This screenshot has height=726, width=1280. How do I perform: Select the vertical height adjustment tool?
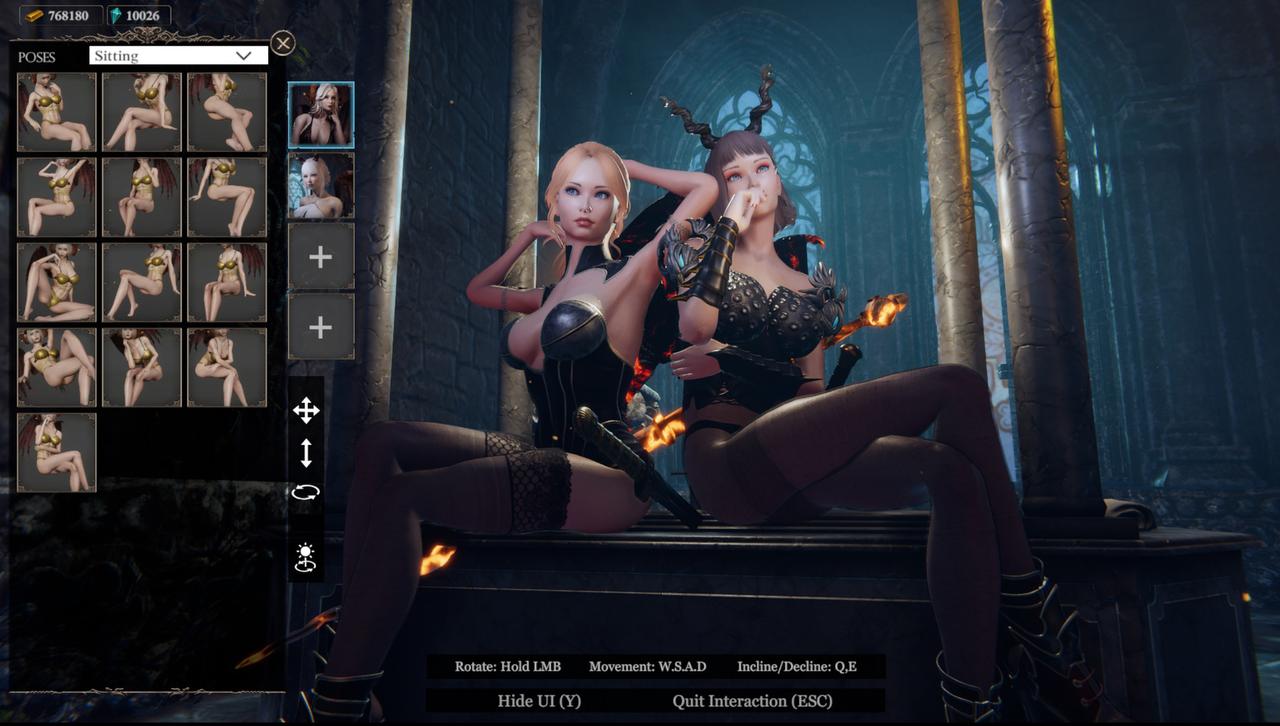[x=307, y=452]
